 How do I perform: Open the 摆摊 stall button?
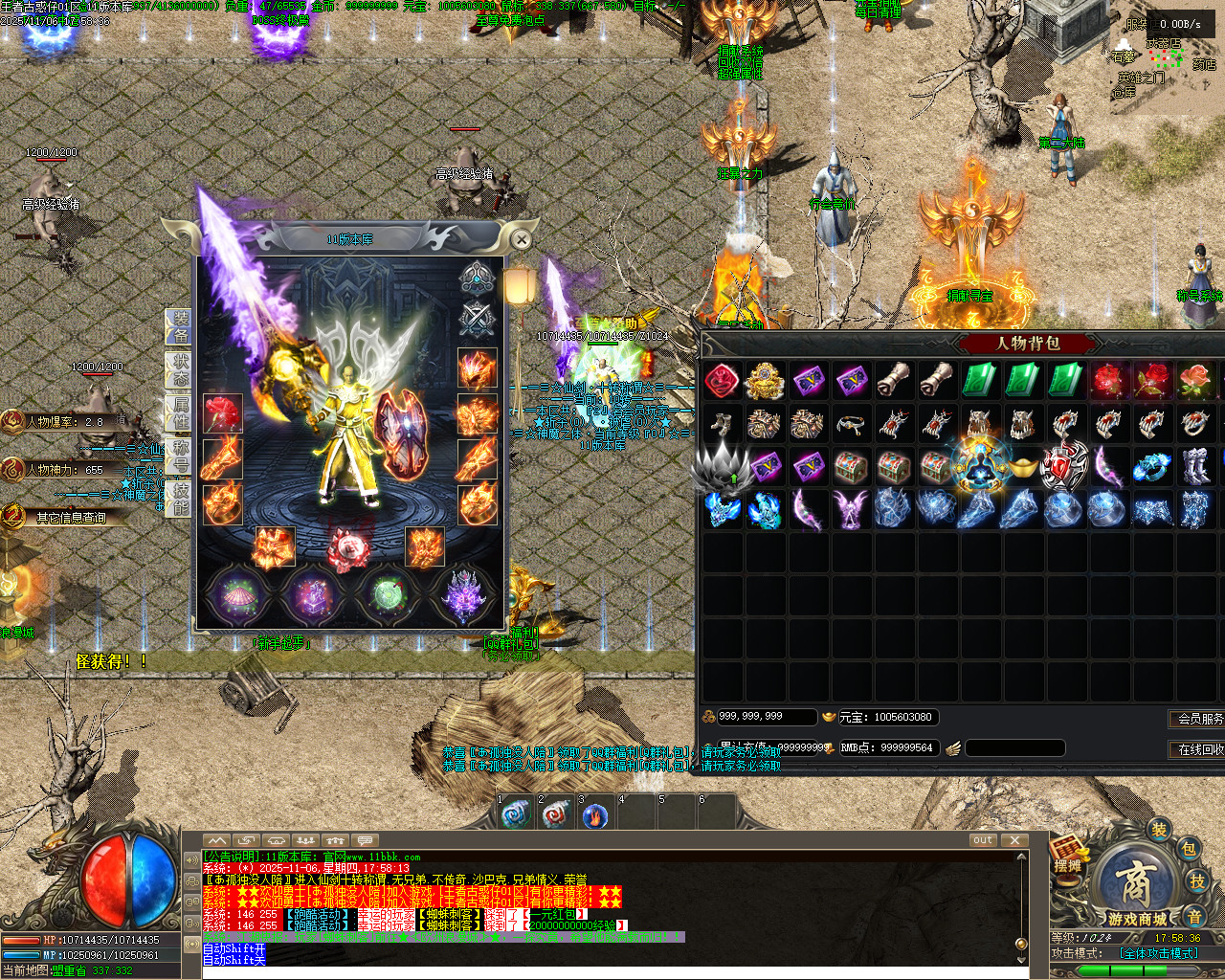[x=1068, y=857]
